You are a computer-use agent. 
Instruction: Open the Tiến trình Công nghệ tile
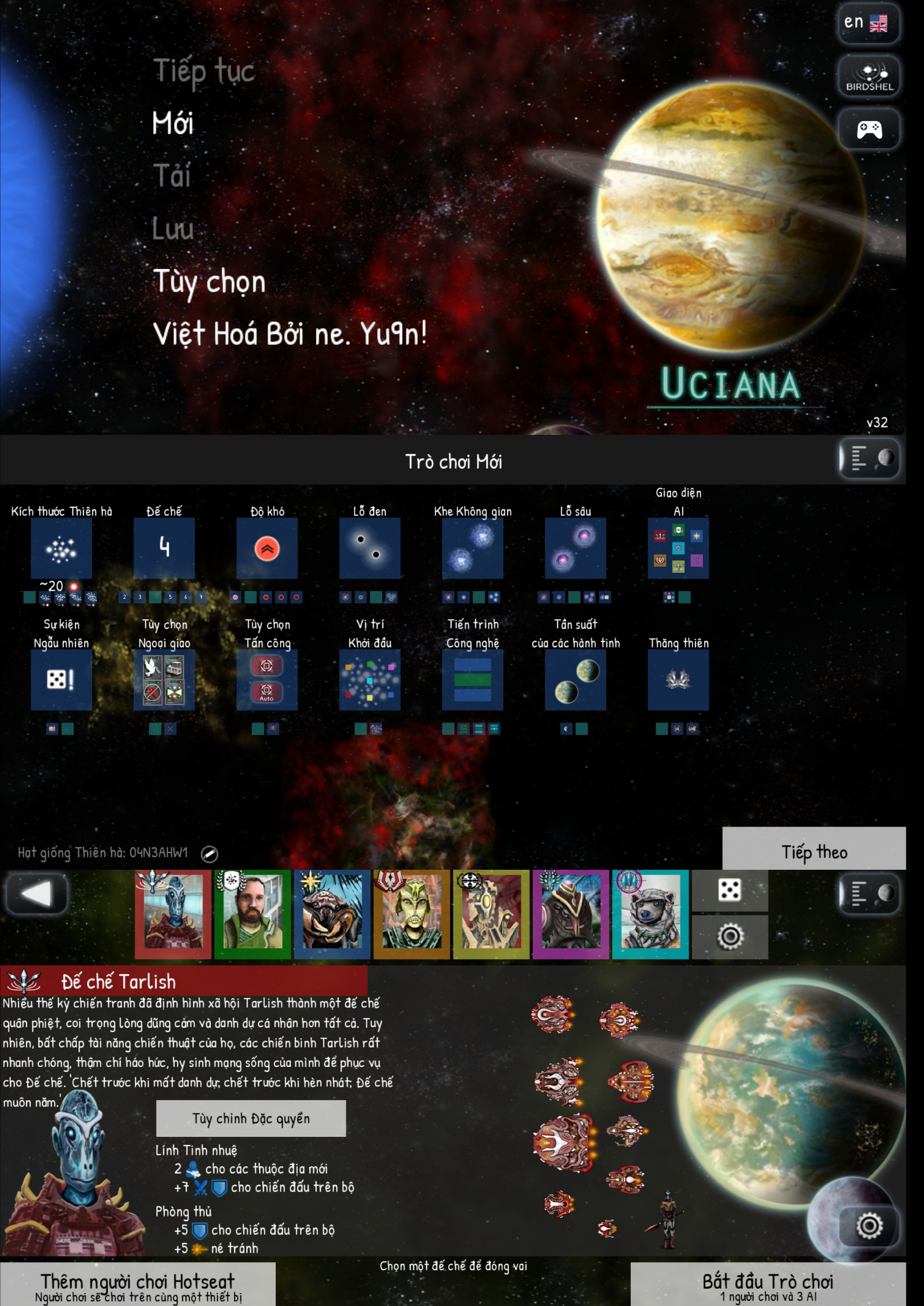coord(473,679)
